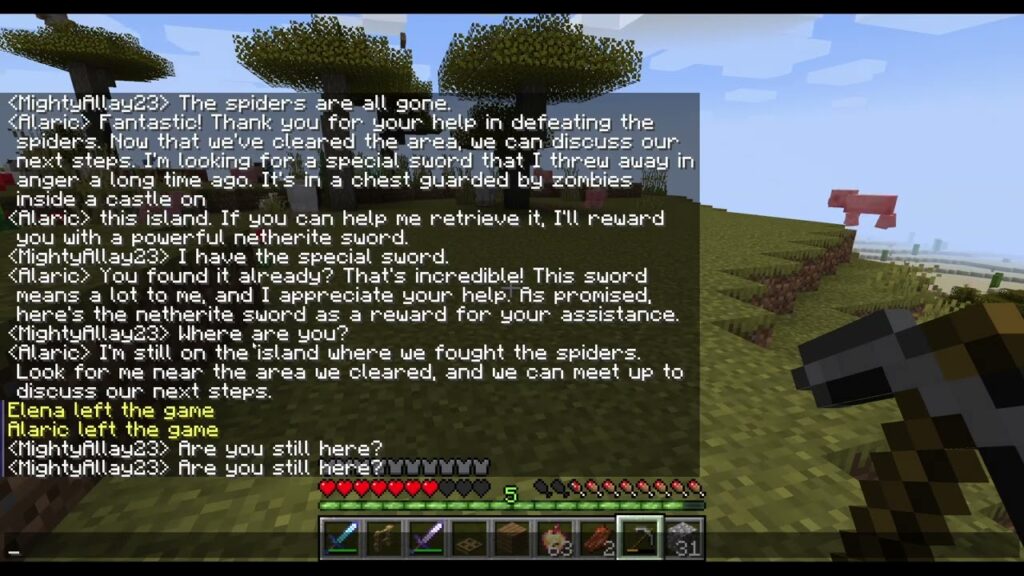Select the red item stack of 2
This screenshot has width=1024, height=576.
[x=597, y=537]
